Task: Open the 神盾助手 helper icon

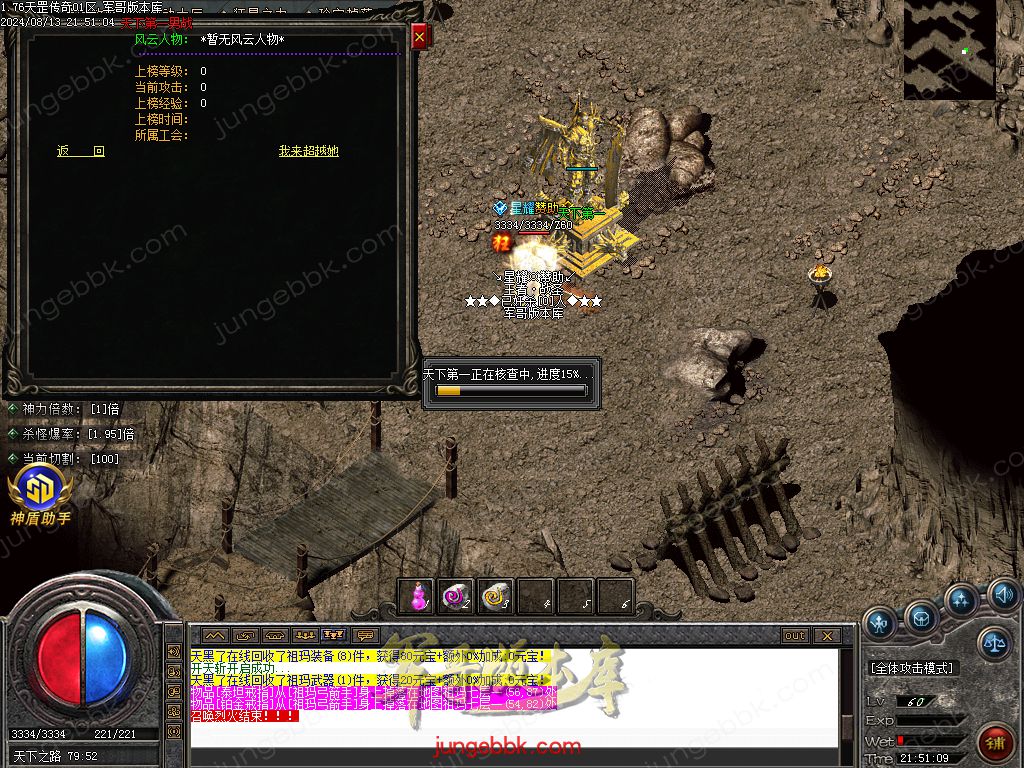Action: pyautogui.click(x=40, y=495)
